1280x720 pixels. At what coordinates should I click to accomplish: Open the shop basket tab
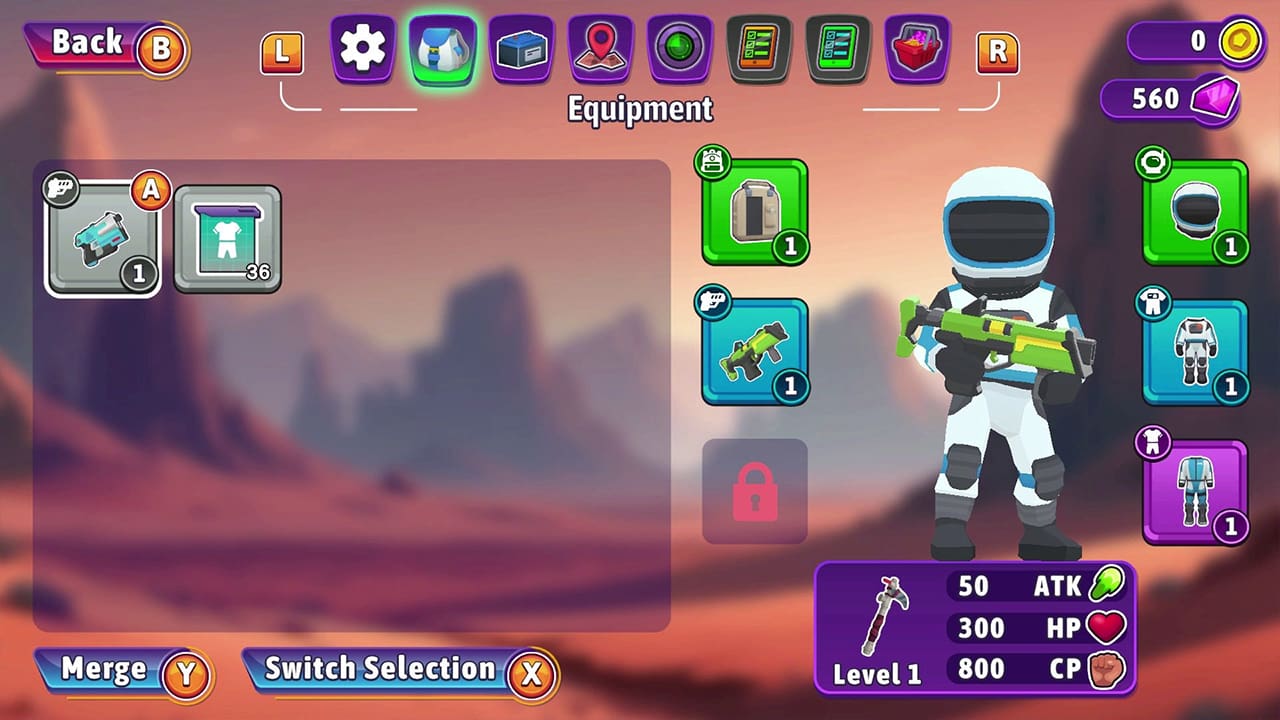[x=918, y=48]
